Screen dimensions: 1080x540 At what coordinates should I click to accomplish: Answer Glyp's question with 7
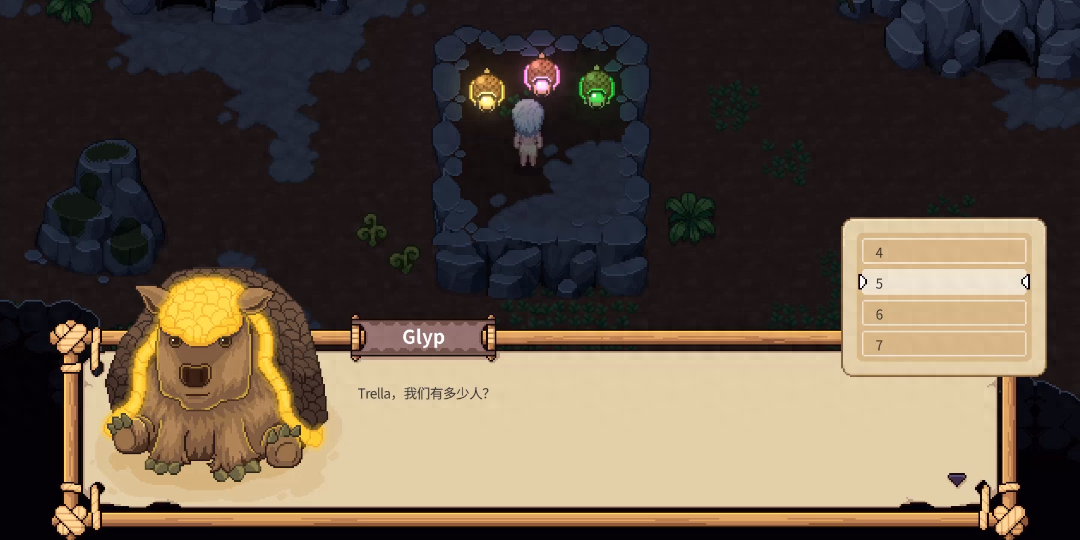tap(944, 345)
